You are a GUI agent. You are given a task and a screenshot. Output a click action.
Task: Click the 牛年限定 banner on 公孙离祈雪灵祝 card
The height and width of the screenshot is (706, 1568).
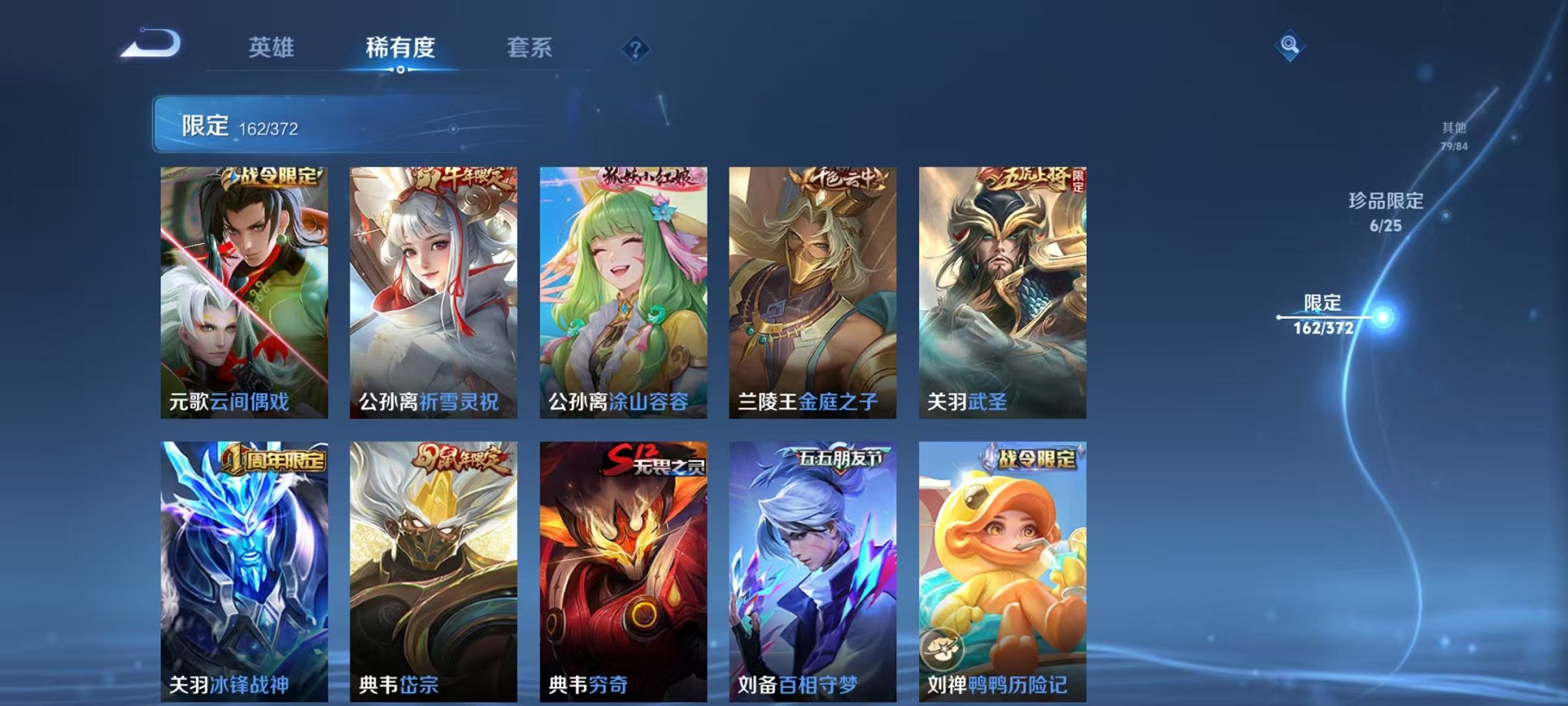point(460,178)
